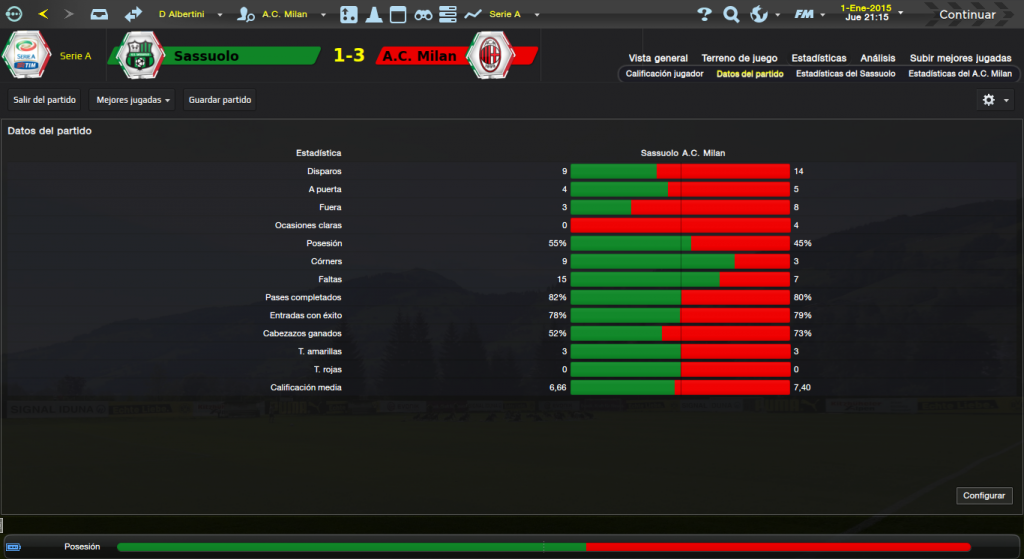
Task: Click the Continuar button
Action: click(966, 14)
